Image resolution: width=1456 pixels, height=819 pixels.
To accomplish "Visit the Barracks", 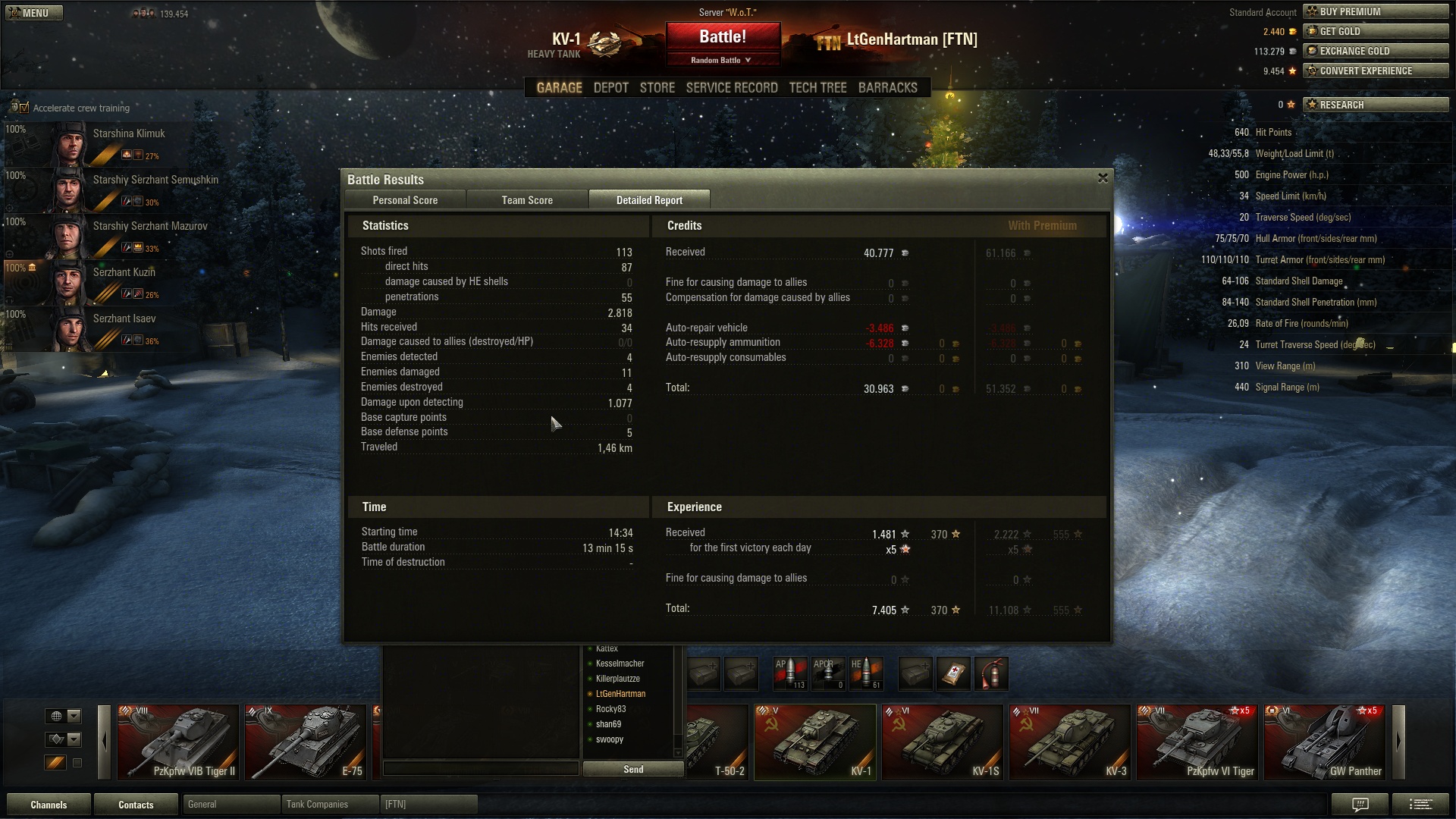I will pos(887,88).
